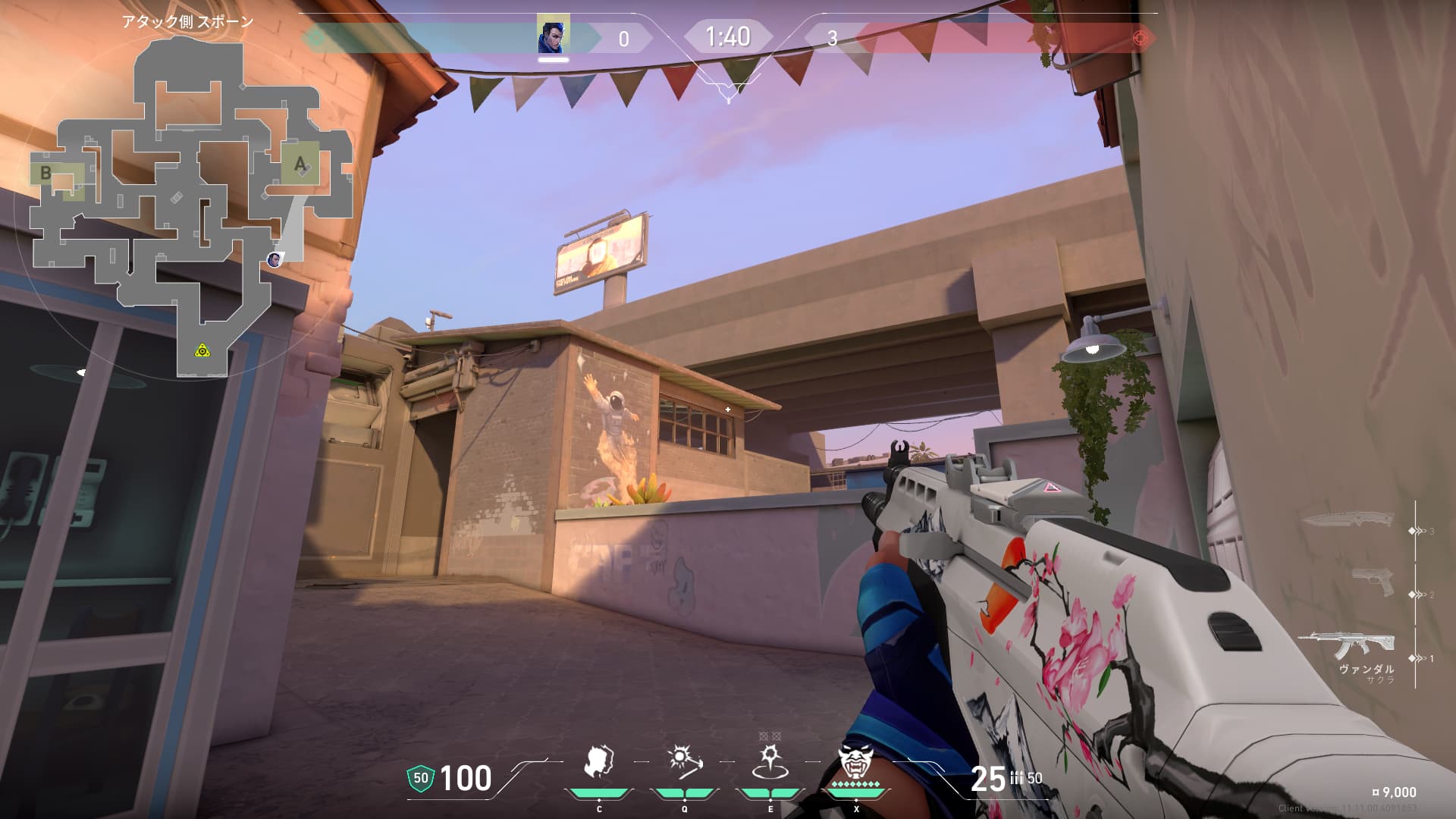Select the B site marker on minimap
The height and width of the screenshot is (819, 1456).
[45, 173]
